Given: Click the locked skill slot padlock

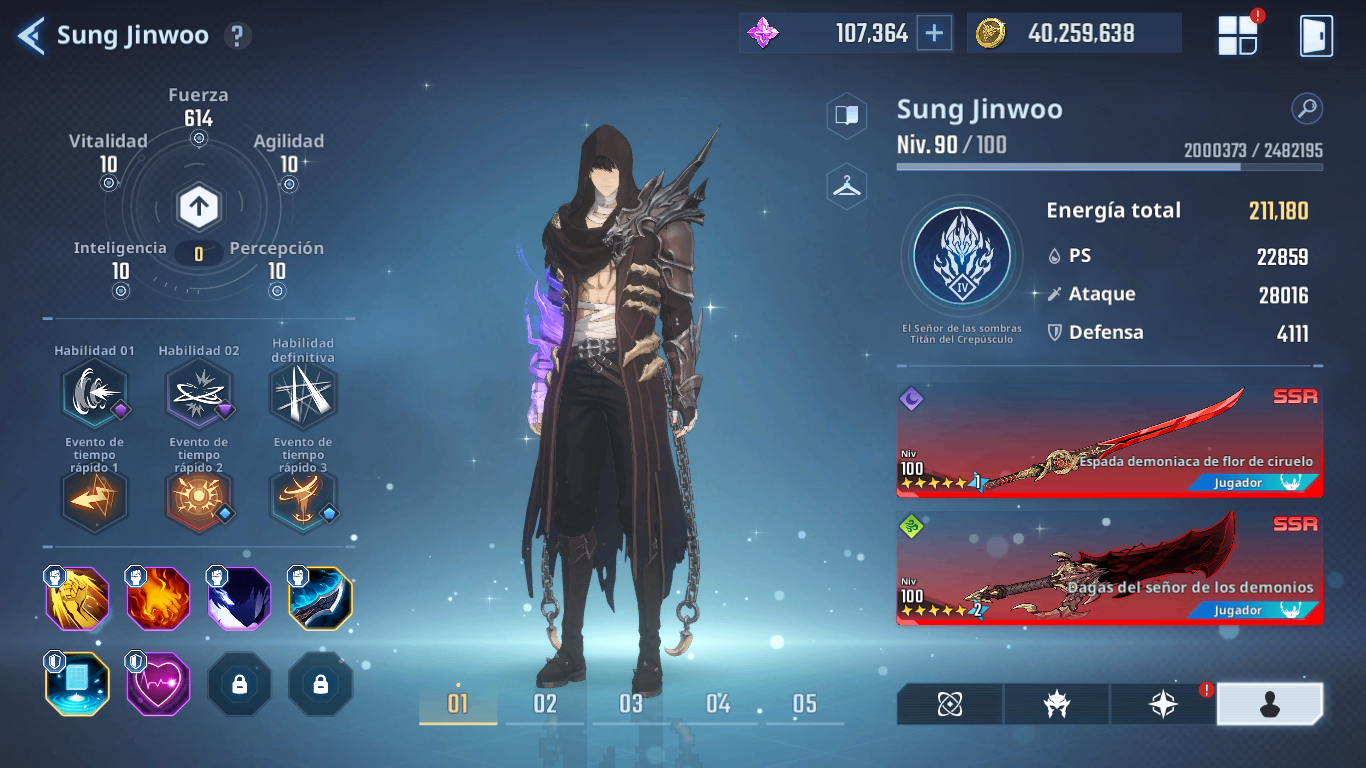Looking at the screenshot, I should click(239, 684).
